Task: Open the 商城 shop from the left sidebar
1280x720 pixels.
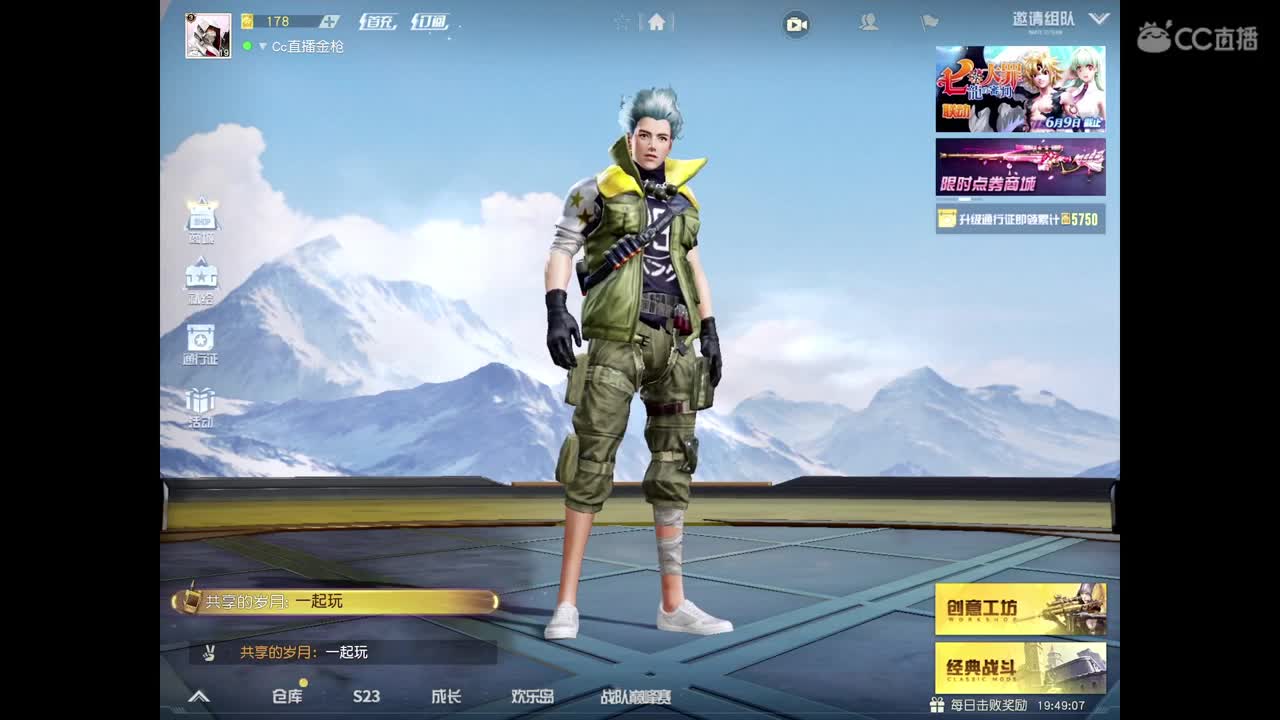Action: 200,220
